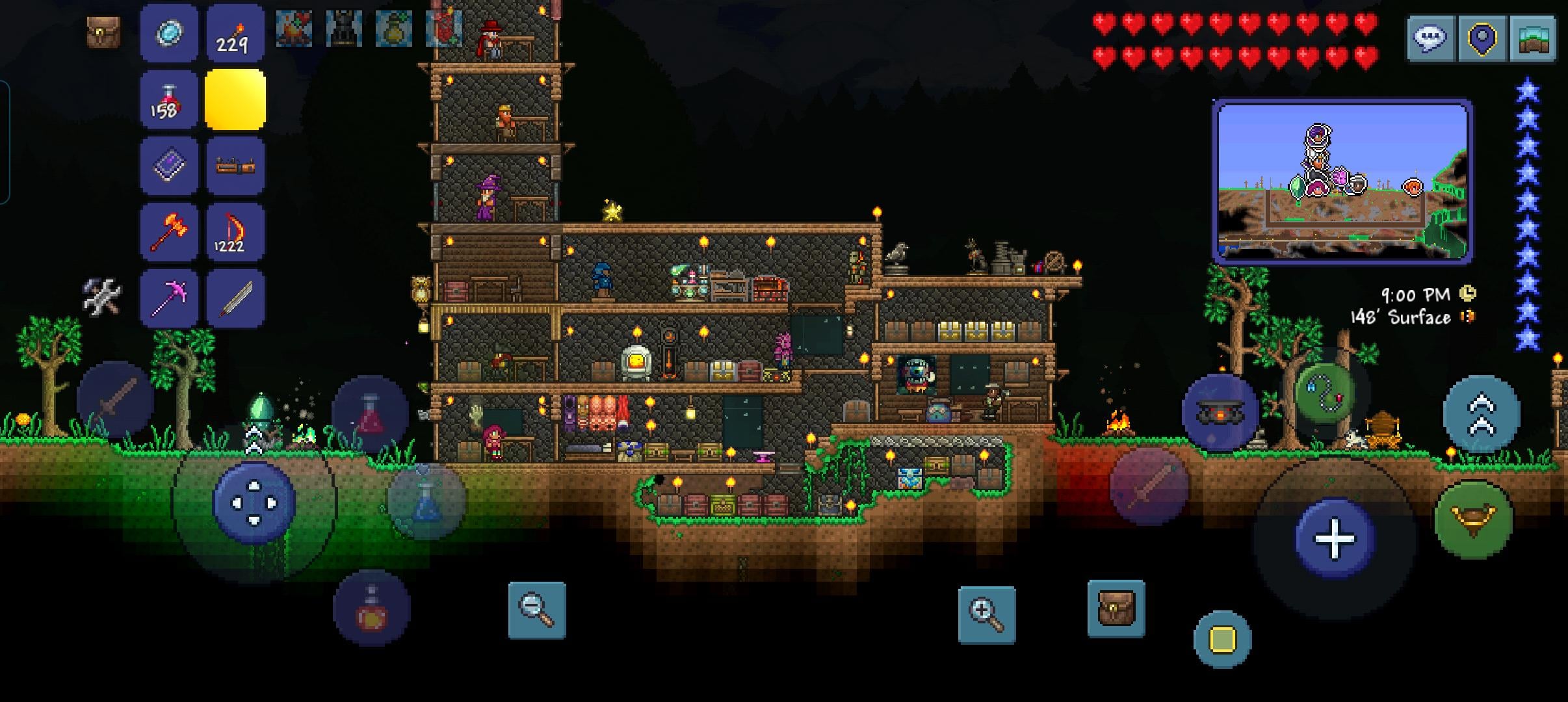
Task: Open the crossed wrench and hammer settings
Action: [102, 297]
